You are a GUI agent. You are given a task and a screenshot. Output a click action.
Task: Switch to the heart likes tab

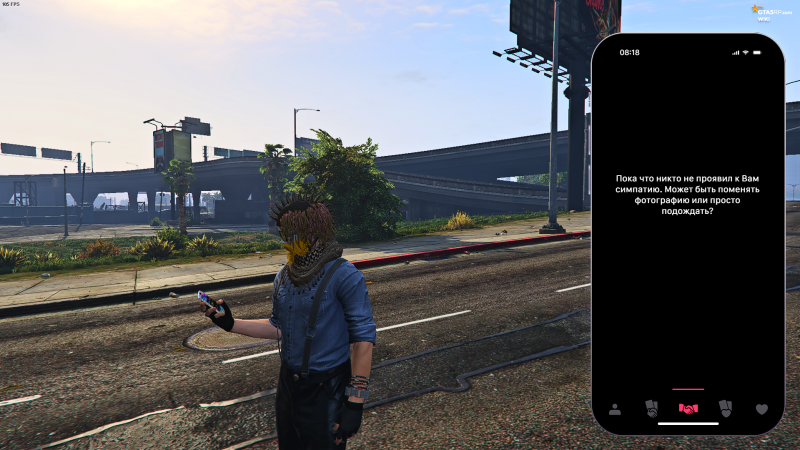[761, 409]
